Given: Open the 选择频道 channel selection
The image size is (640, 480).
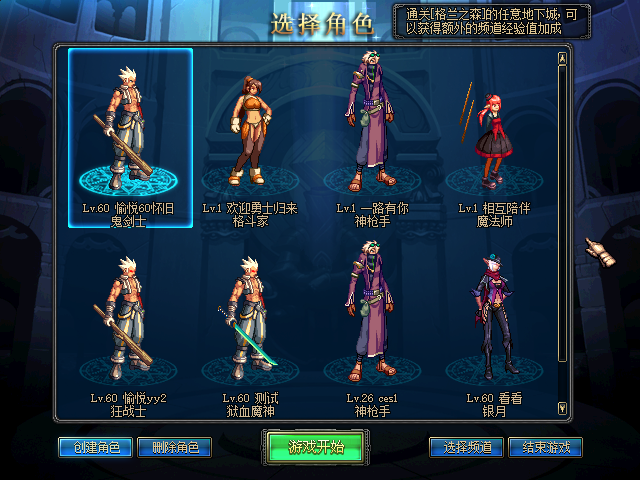Looking at the screenshot, I should tap(466, 447).
